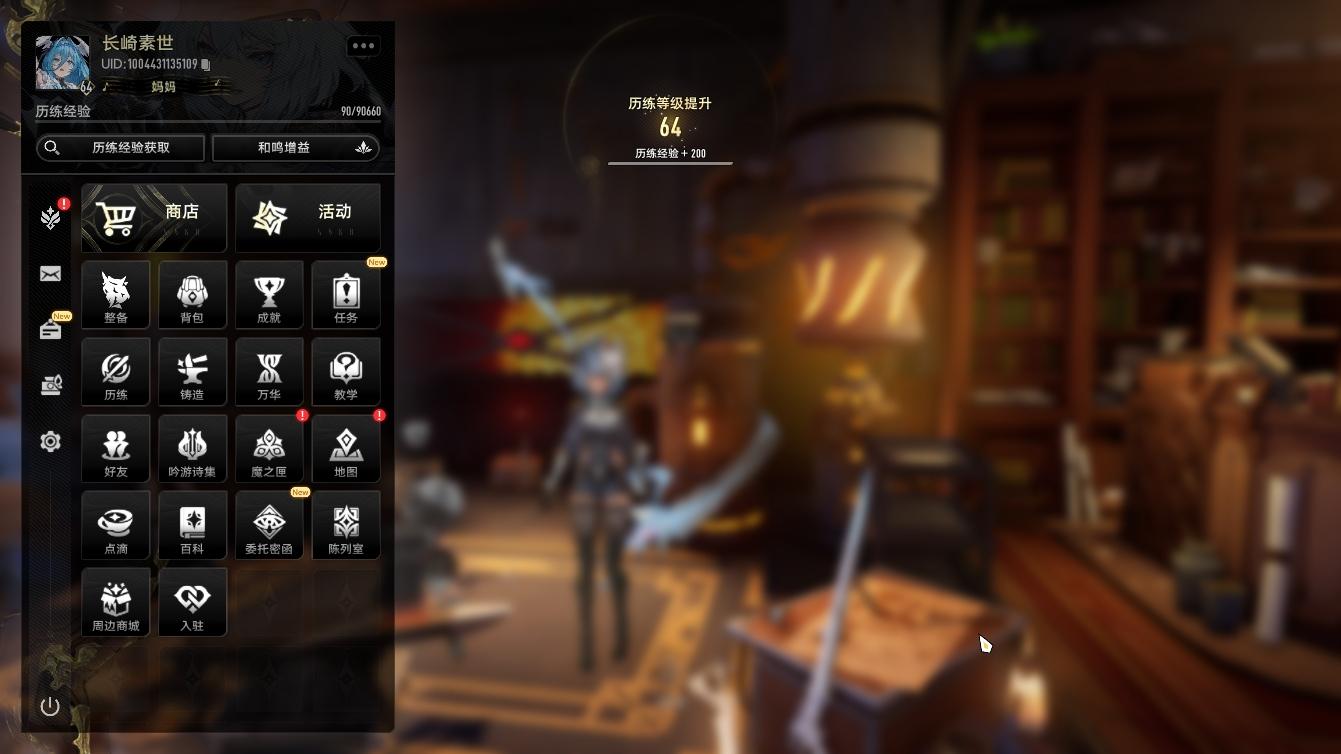Open the 整备 loadout screen

click(116, 295)
